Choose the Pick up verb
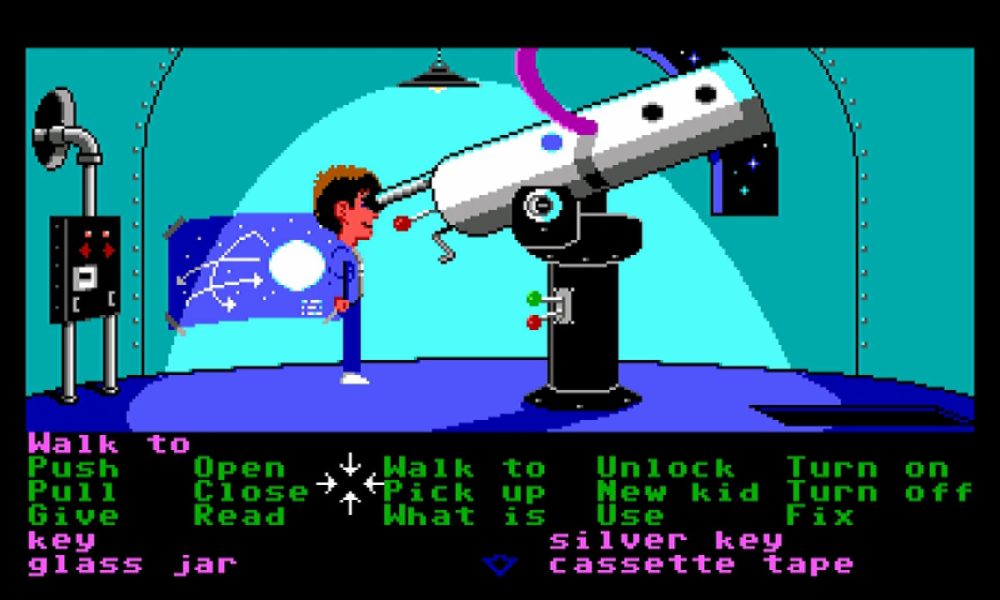The image size is (1000, 600). tap(465, 492)
